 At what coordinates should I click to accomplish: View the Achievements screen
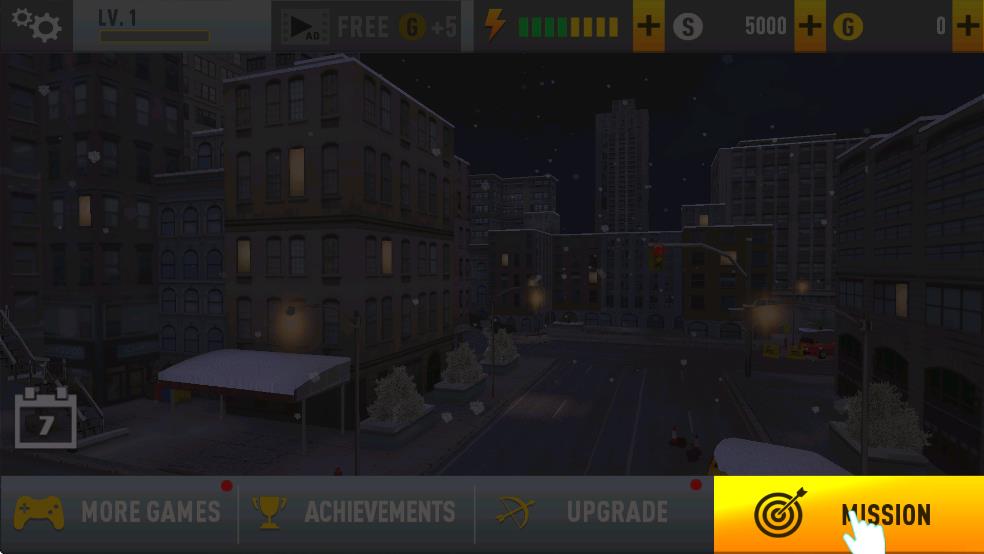click(356, 513)
